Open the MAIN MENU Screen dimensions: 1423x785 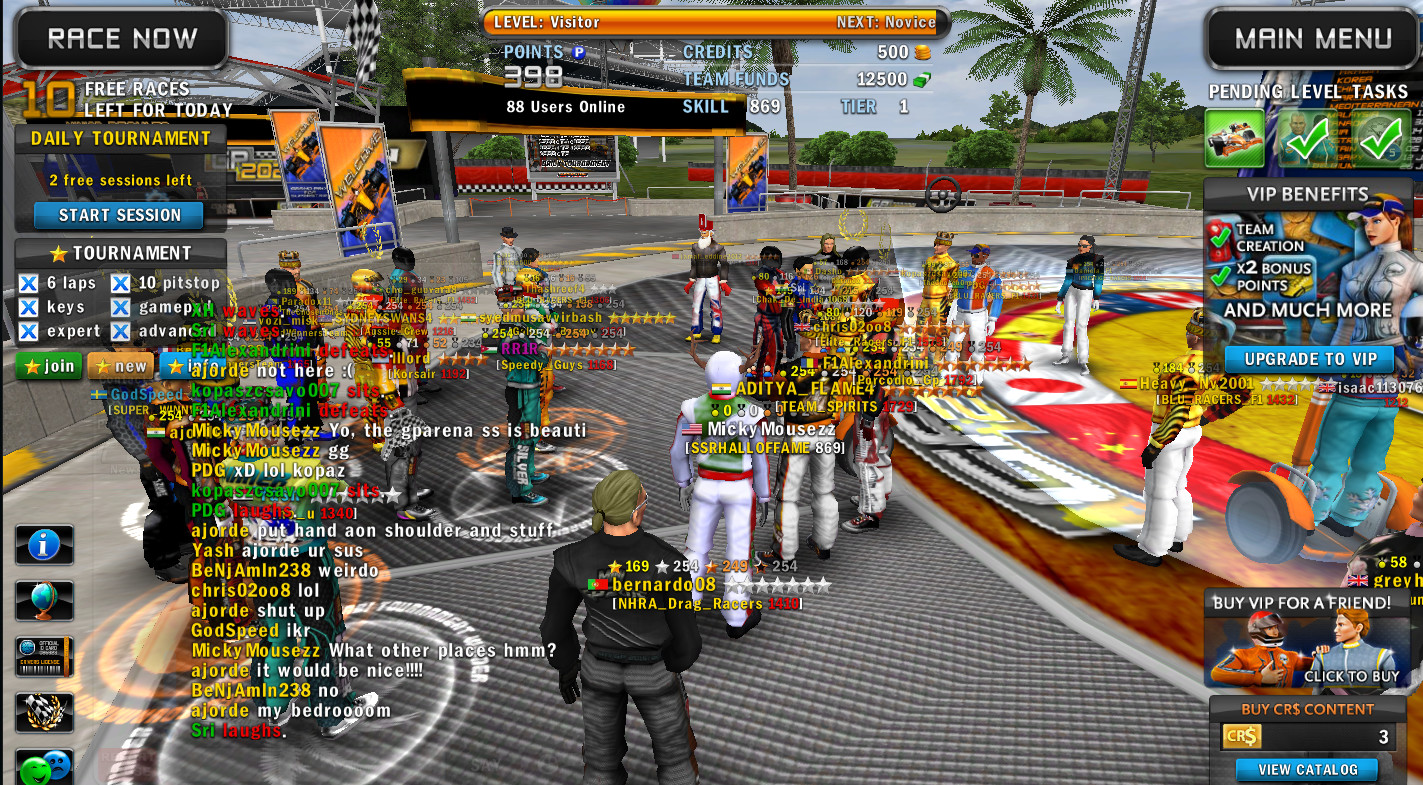point(1310,37)
